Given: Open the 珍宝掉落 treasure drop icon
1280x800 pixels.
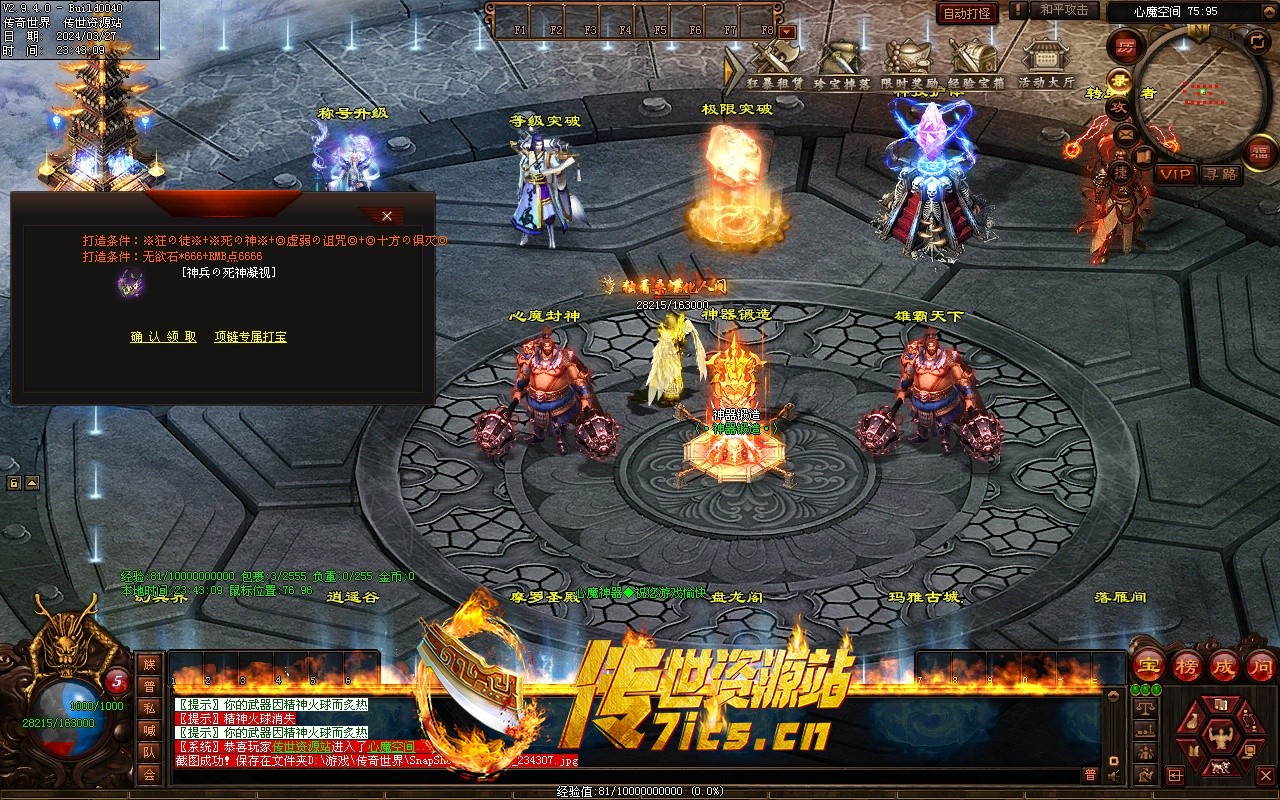Looking at the screenshot, I should [x=842, y=64].
